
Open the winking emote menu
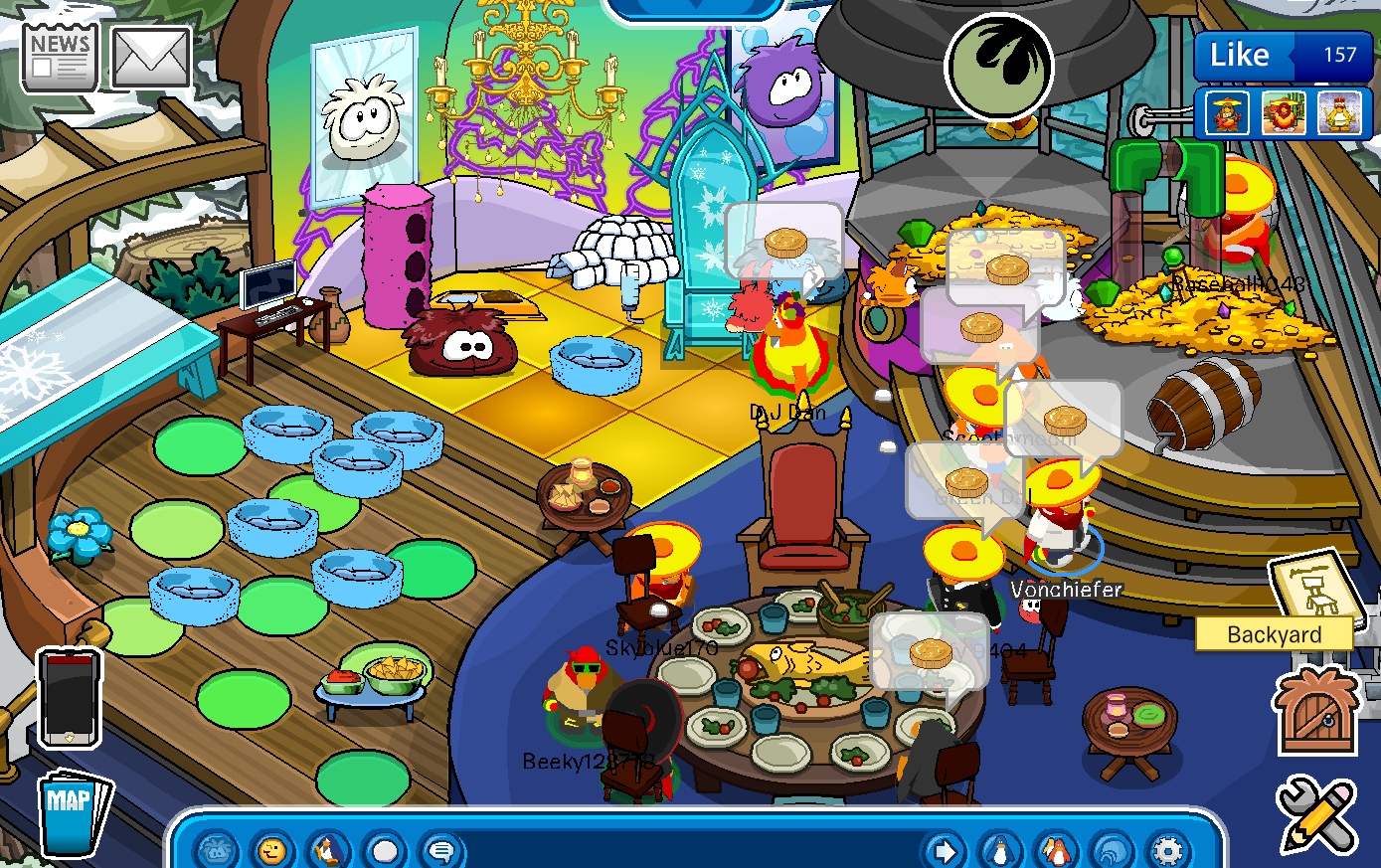point(271,851)
